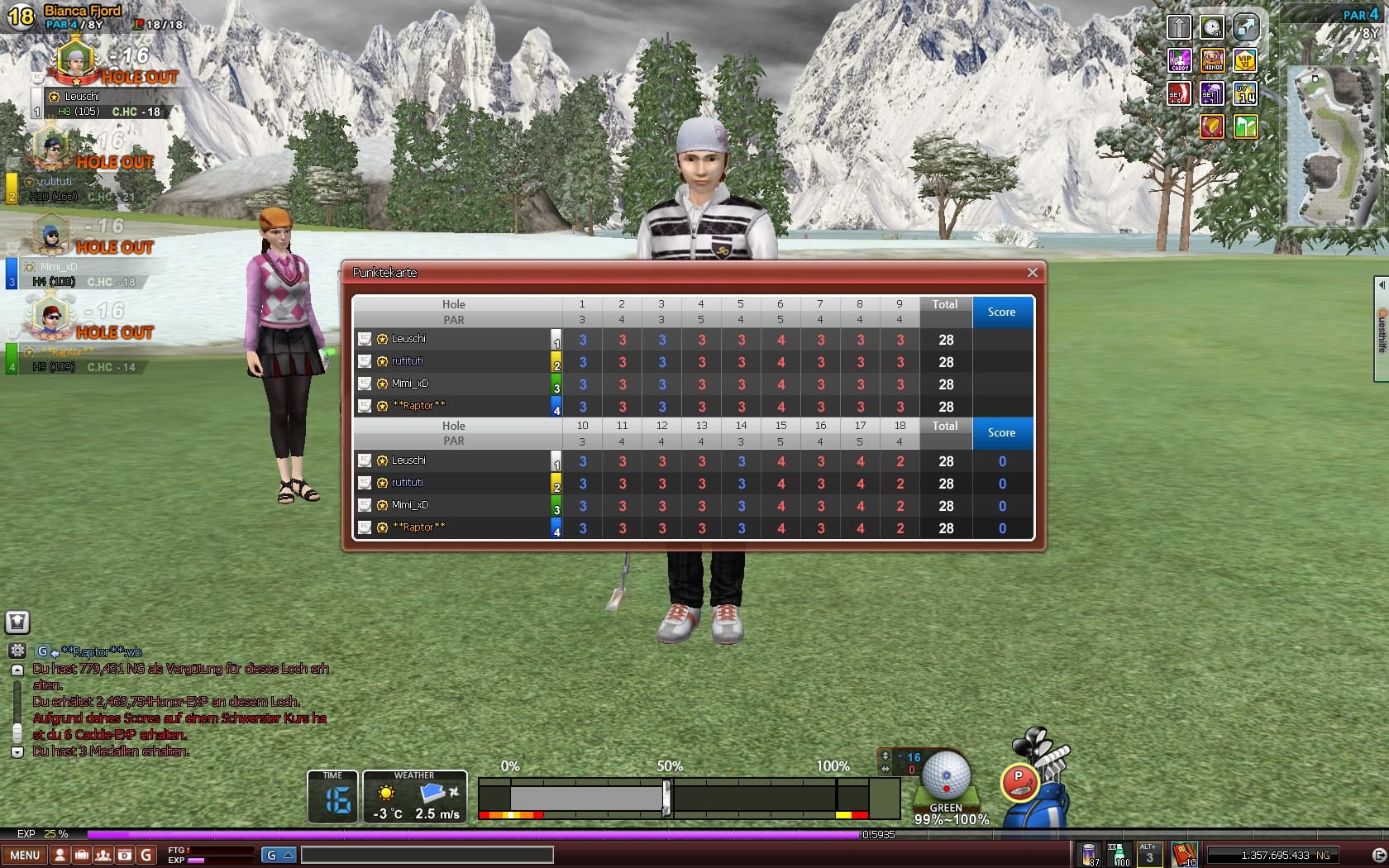Expand the Questhilfe side tab

(1381, 329)
